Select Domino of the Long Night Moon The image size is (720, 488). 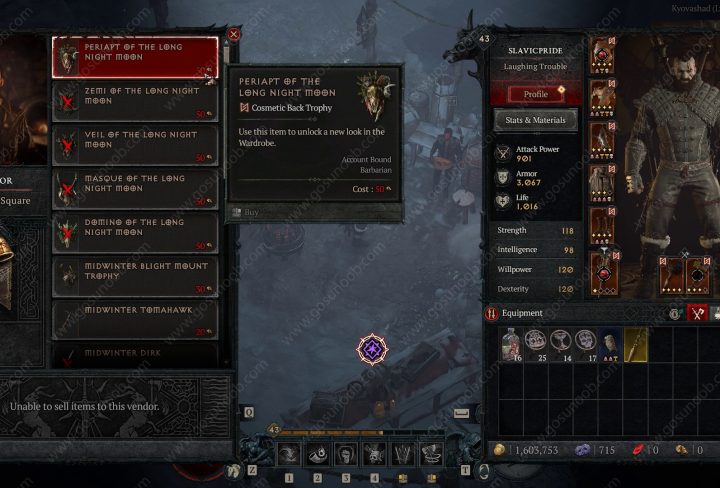(135, 231)
